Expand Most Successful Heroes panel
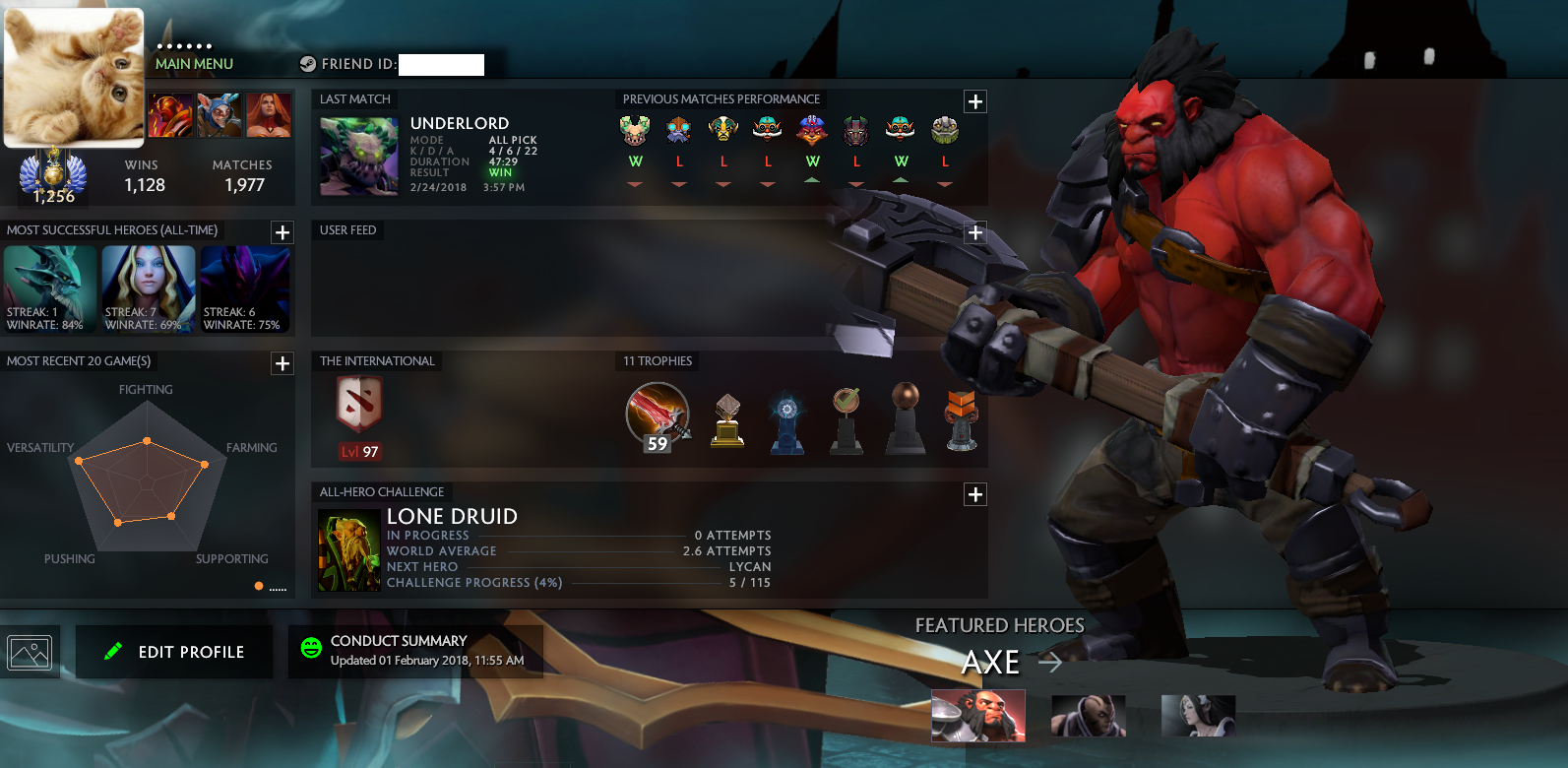 coord(282,232)
